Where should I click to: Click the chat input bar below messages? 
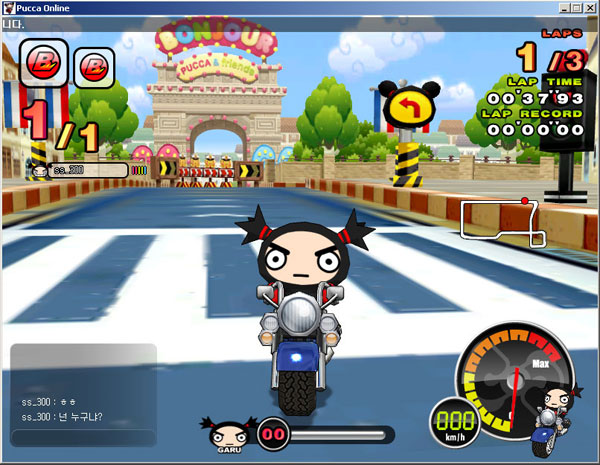[x=83, y=438]
